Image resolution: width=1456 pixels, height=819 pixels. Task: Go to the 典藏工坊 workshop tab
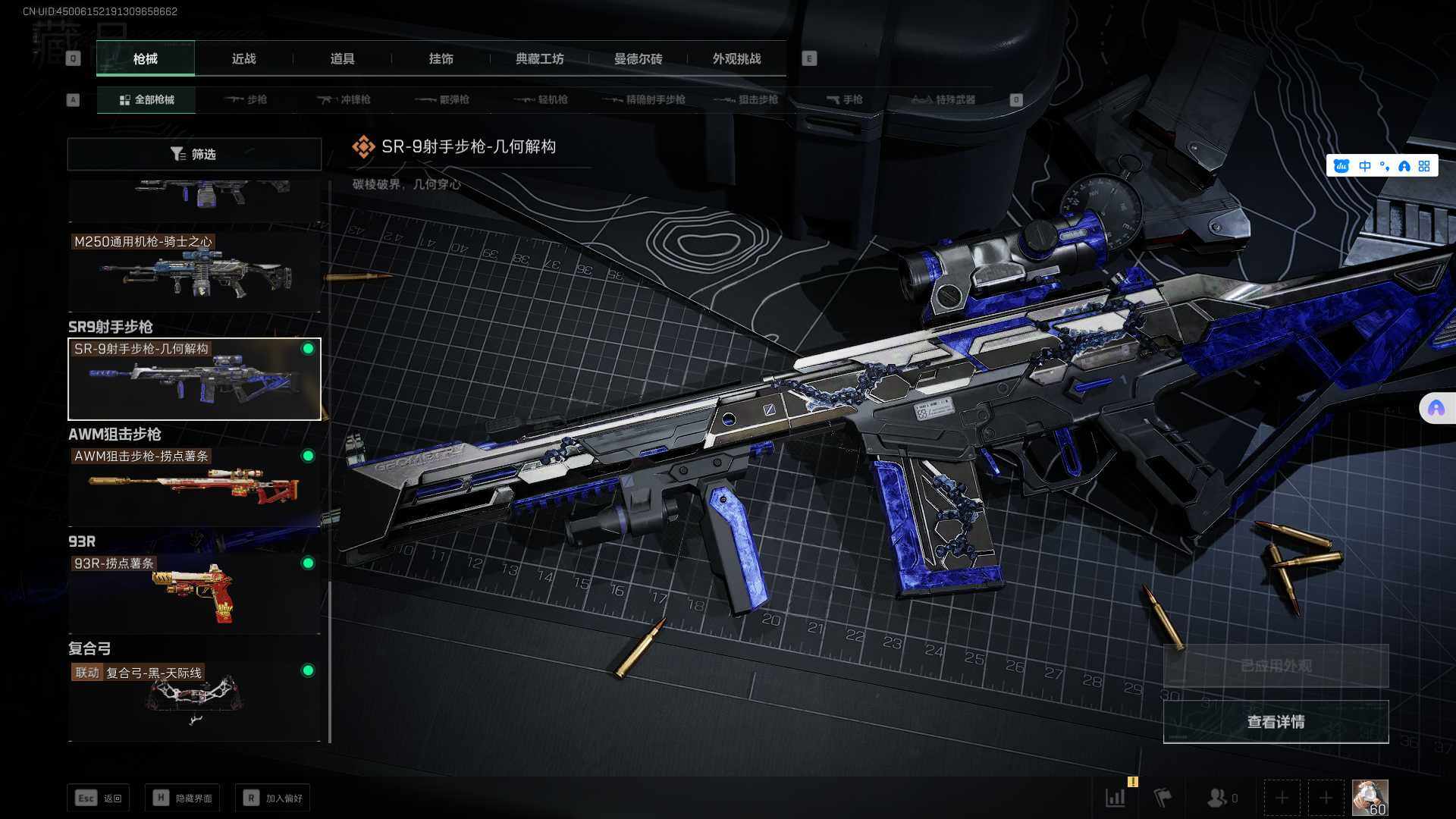pos(539,59)
